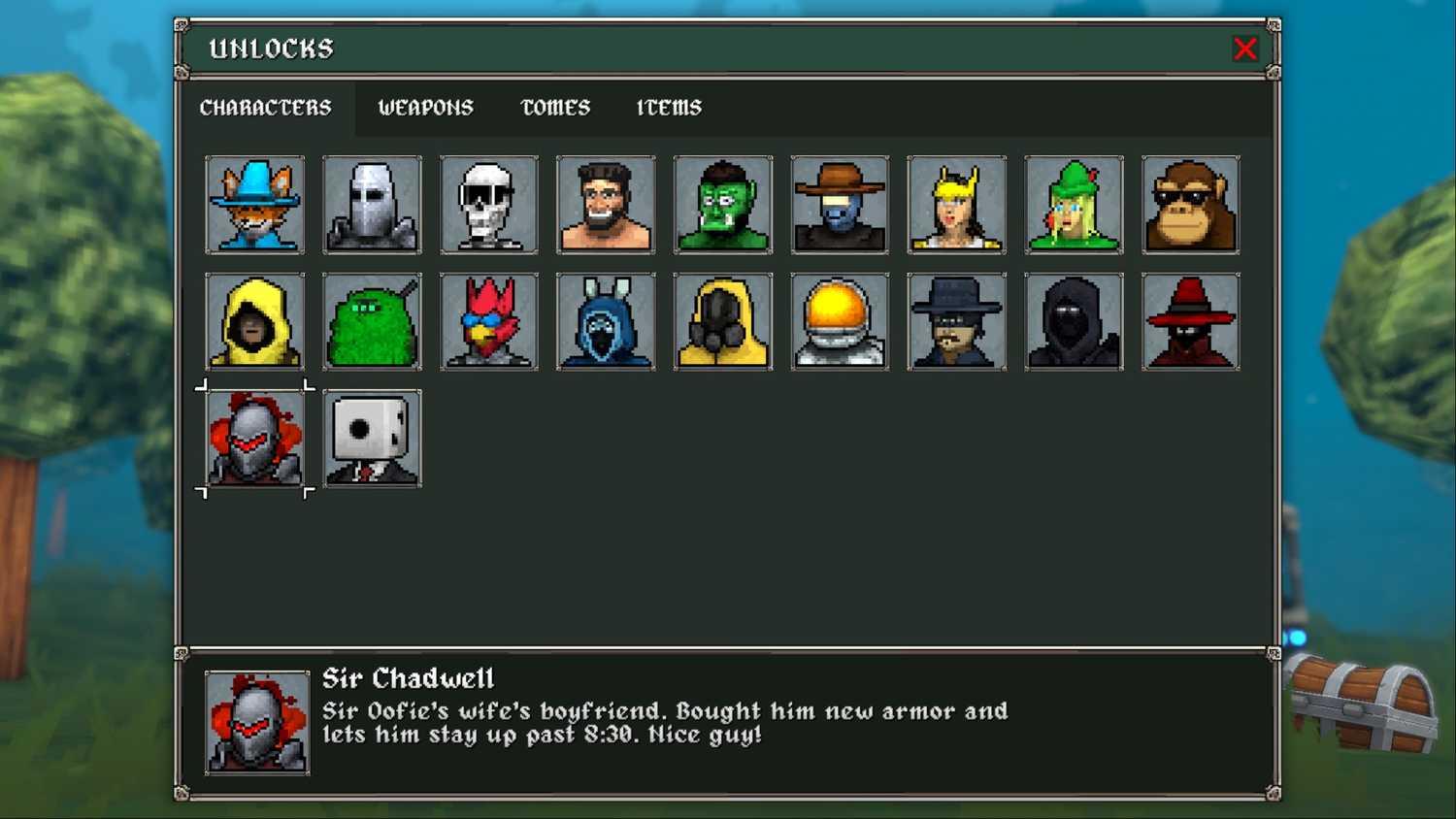Select the fox wizard in blue hat
Image resolution: width=1456 pixels, height=819 pixels.
click(255, 205)
